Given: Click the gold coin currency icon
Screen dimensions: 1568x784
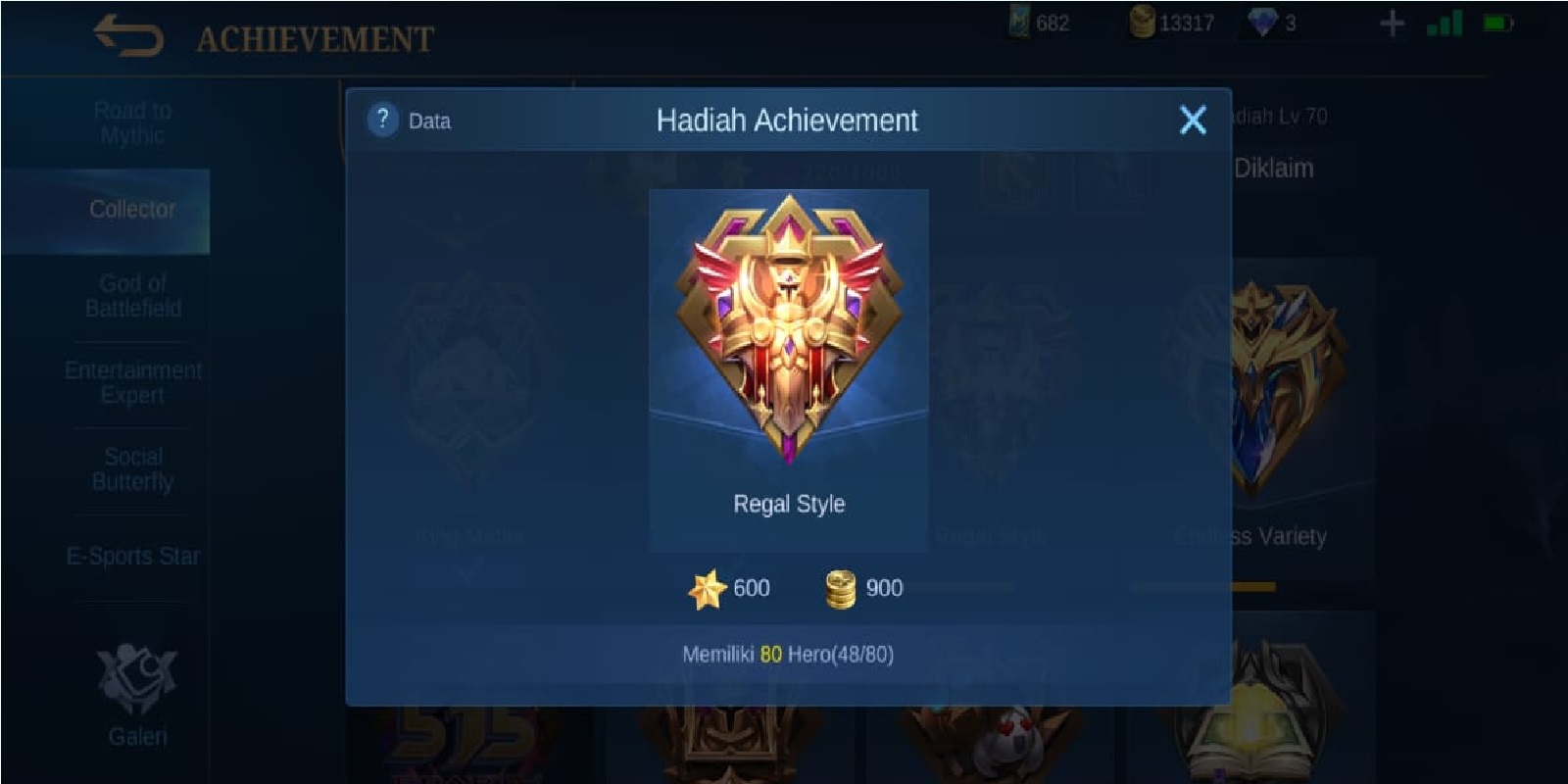Looking at the screenshot, I should 1144,21.
